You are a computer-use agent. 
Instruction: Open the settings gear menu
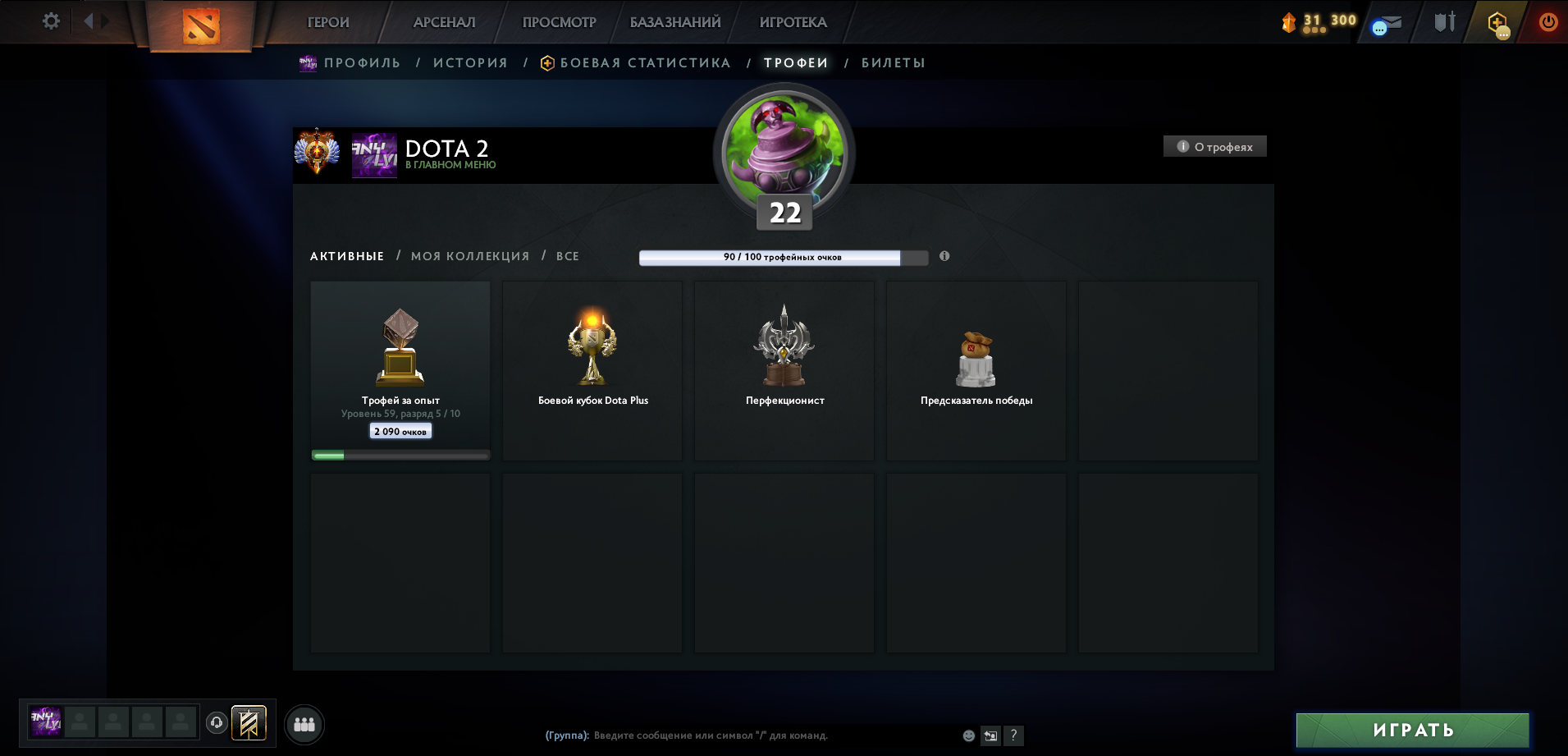coord(51,21)
